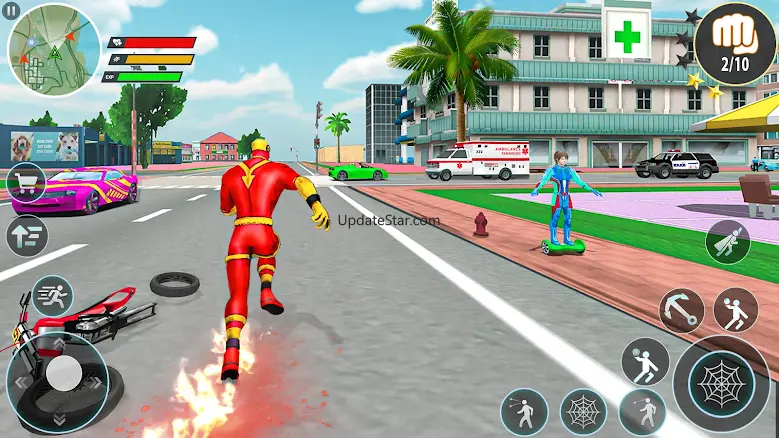
Task: Select the small spider web ability
Action: (x=583, y=410)
